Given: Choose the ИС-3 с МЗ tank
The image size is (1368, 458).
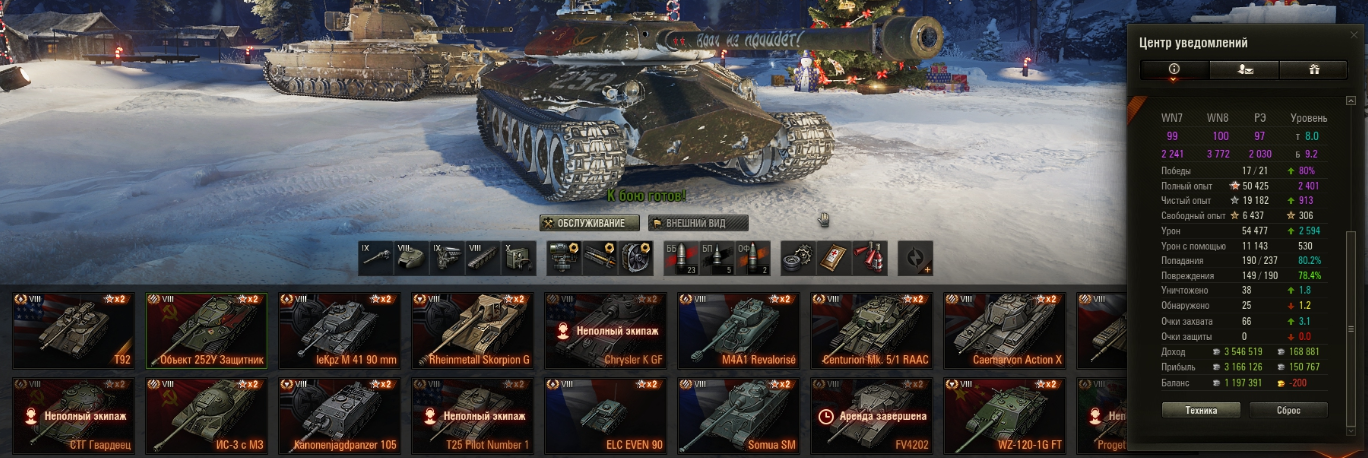Looking at the screenshot, I should tap(206, 415).
